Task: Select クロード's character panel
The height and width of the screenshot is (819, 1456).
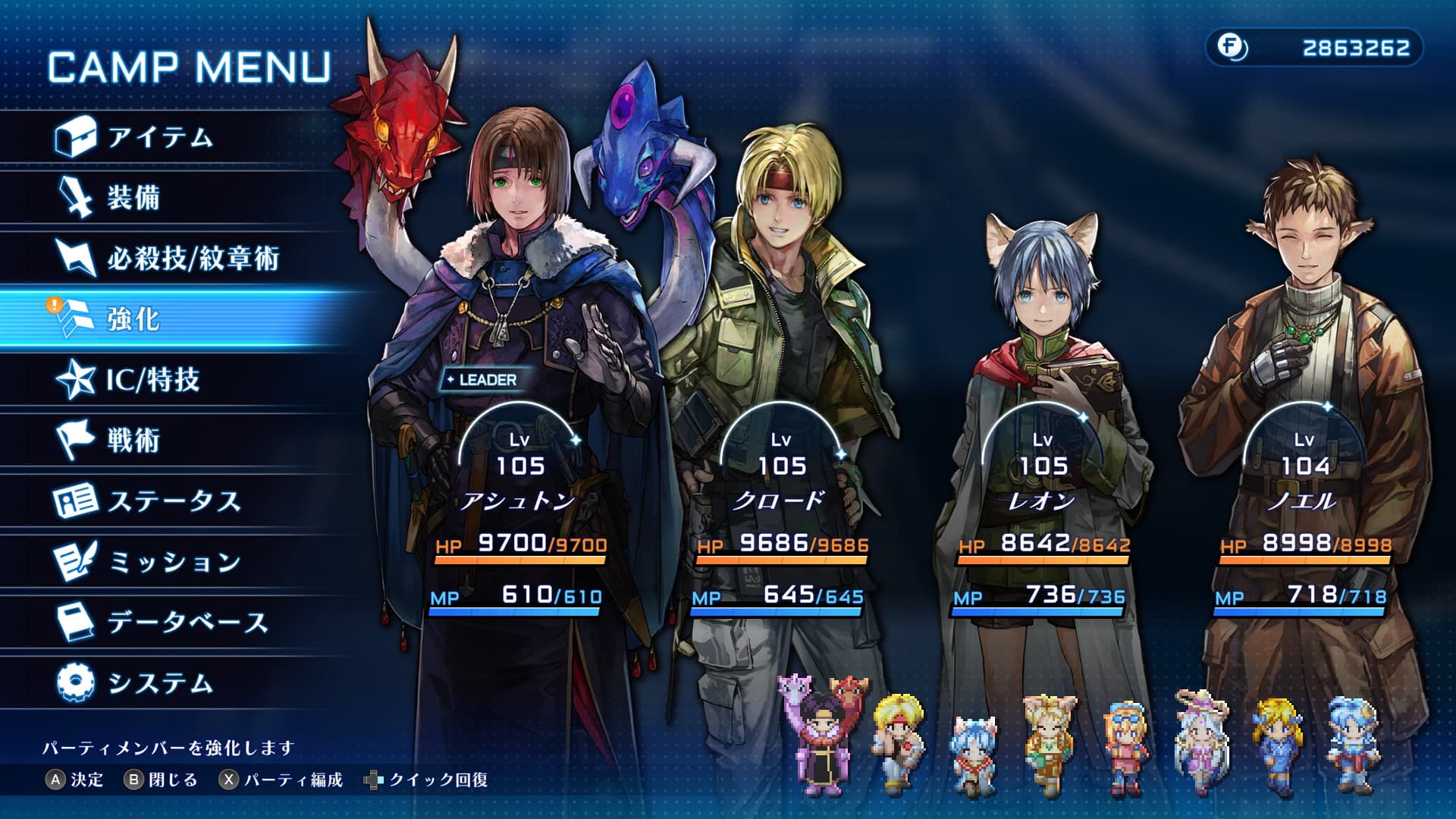Action: tap(781, 455)
